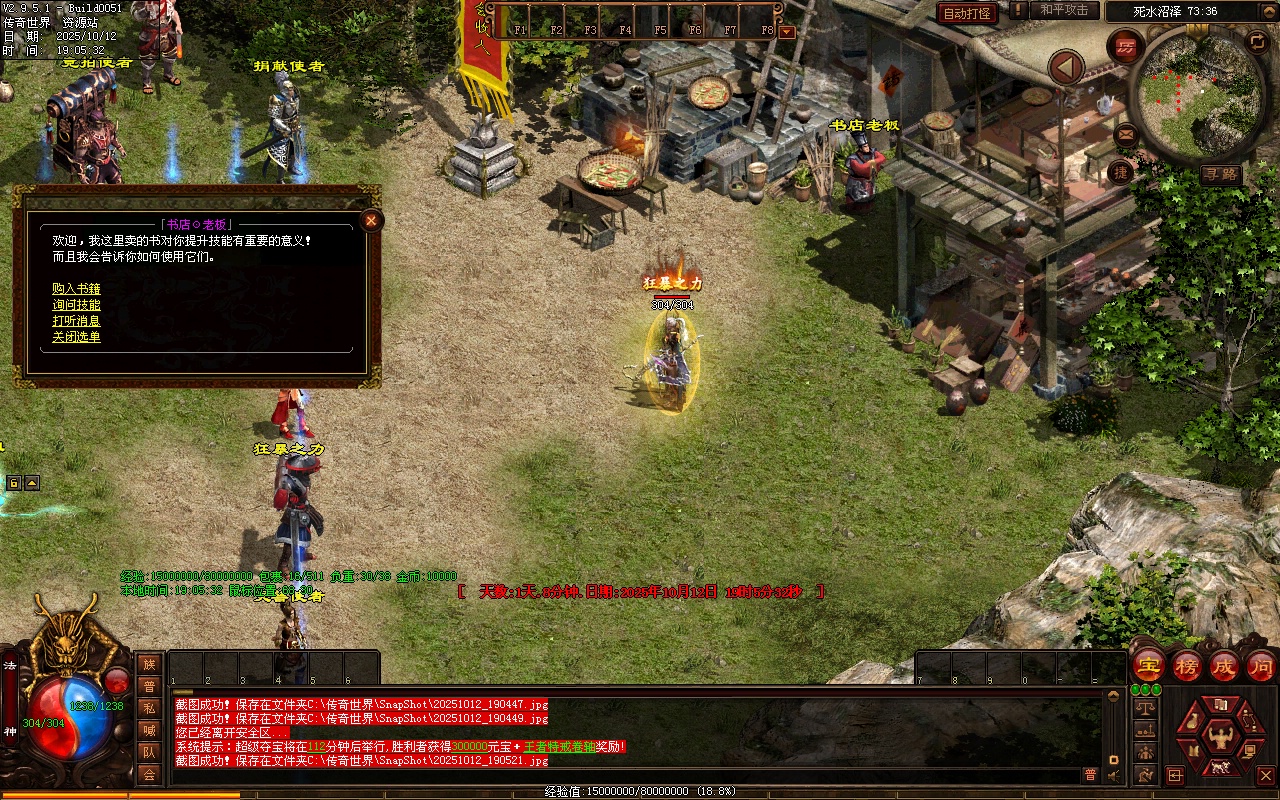Choose the 购入书籍 dialogue option

point(76,289)
